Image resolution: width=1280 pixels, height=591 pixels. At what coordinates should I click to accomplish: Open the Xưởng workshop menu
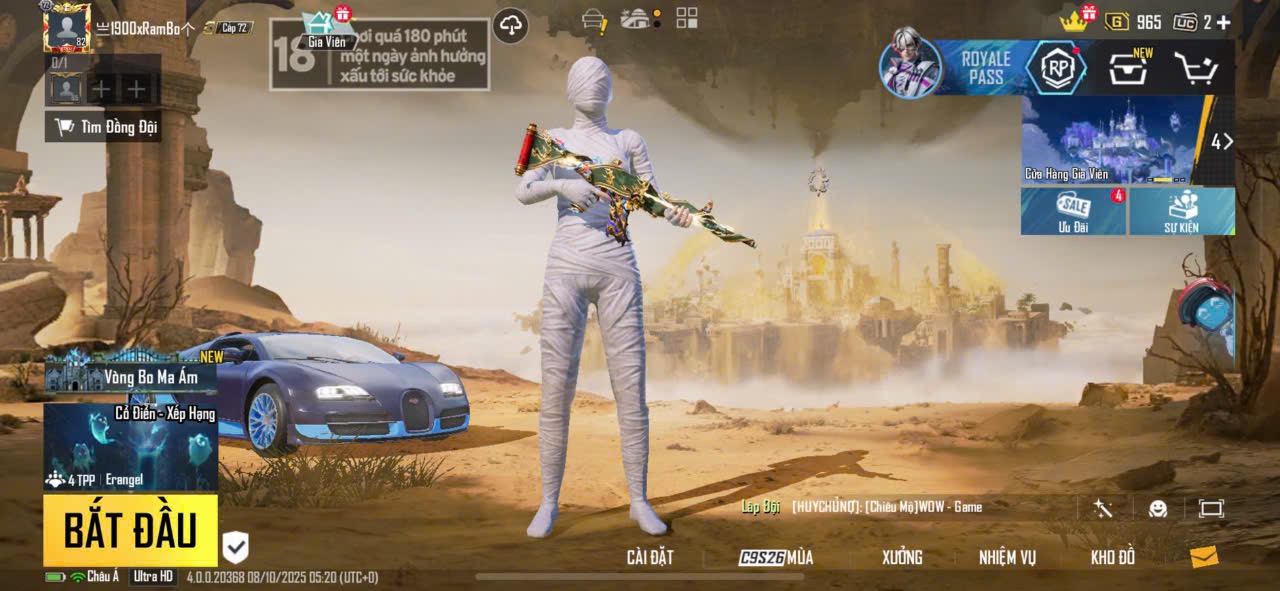tap(901, 557)
